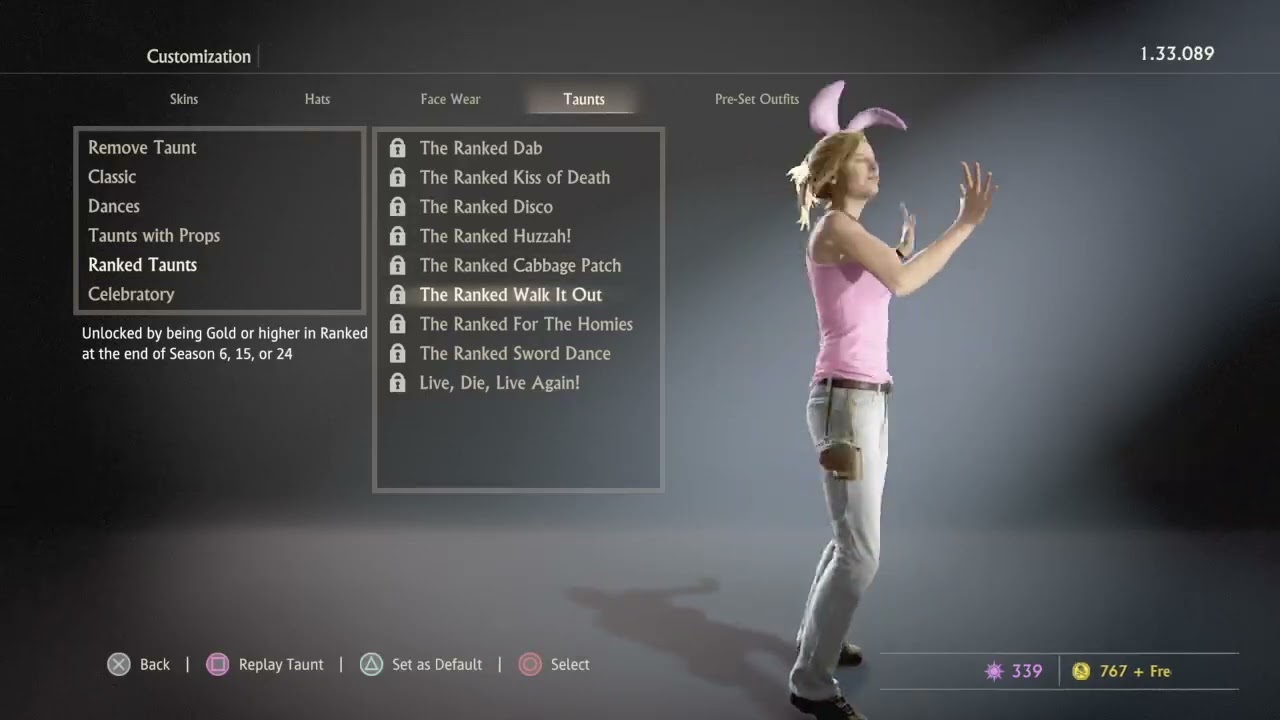Select the Taunts tab
The height and width of the screenshot is (720, 1280).
(583, 99)
